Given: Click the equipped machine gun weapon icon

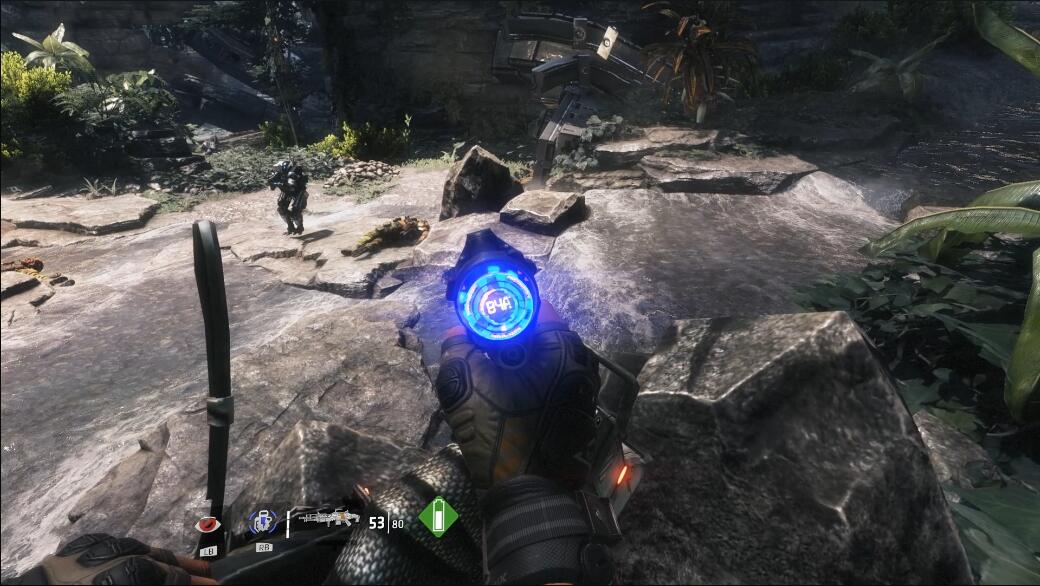Looking at the screenshot, I should (x=329, y=519).
